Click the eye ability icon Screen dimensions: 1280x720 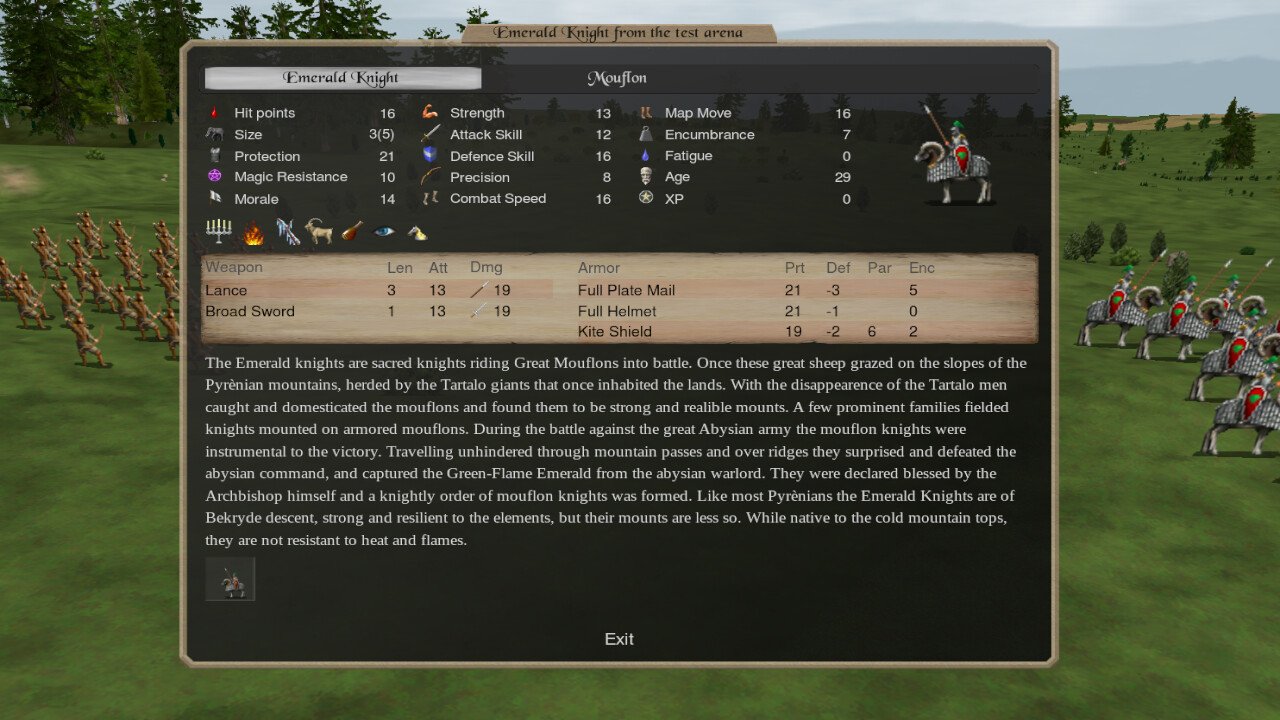(x=383, y=231)
